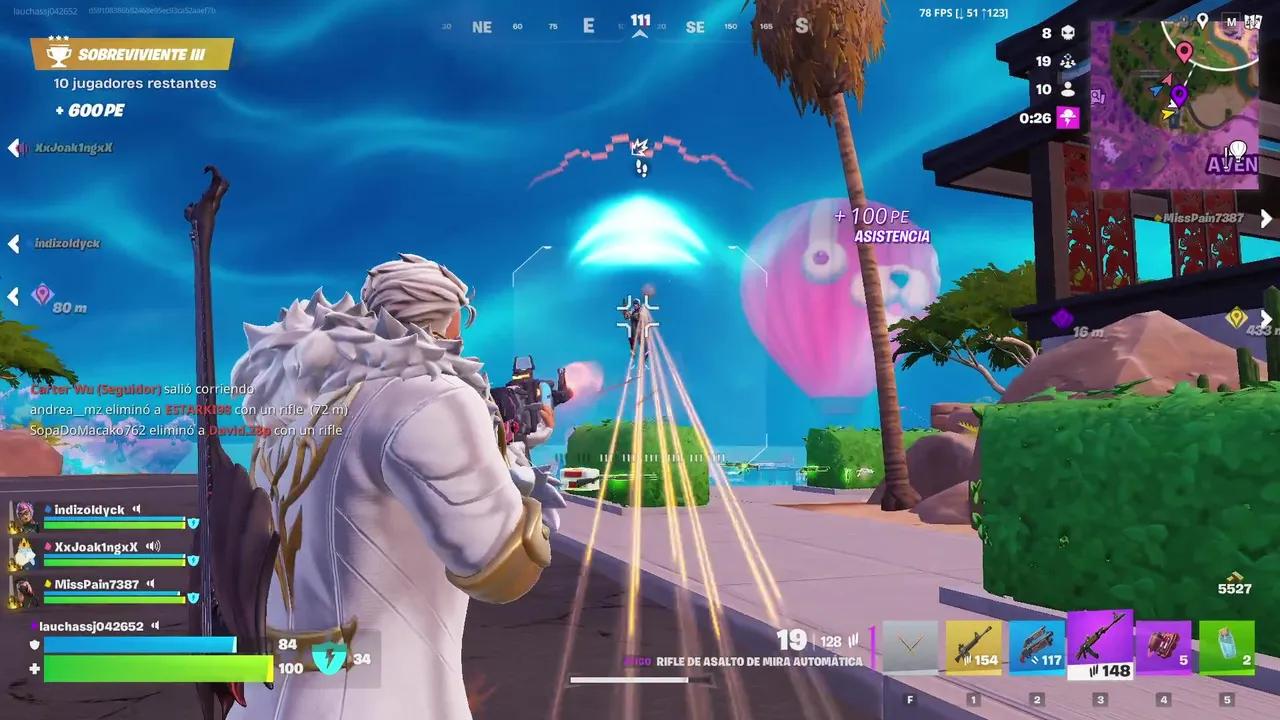The height and width of the screenshot is (720, 1280).
Task: Open the right-side chevron near 433 m
Action: click(1267, 318)
